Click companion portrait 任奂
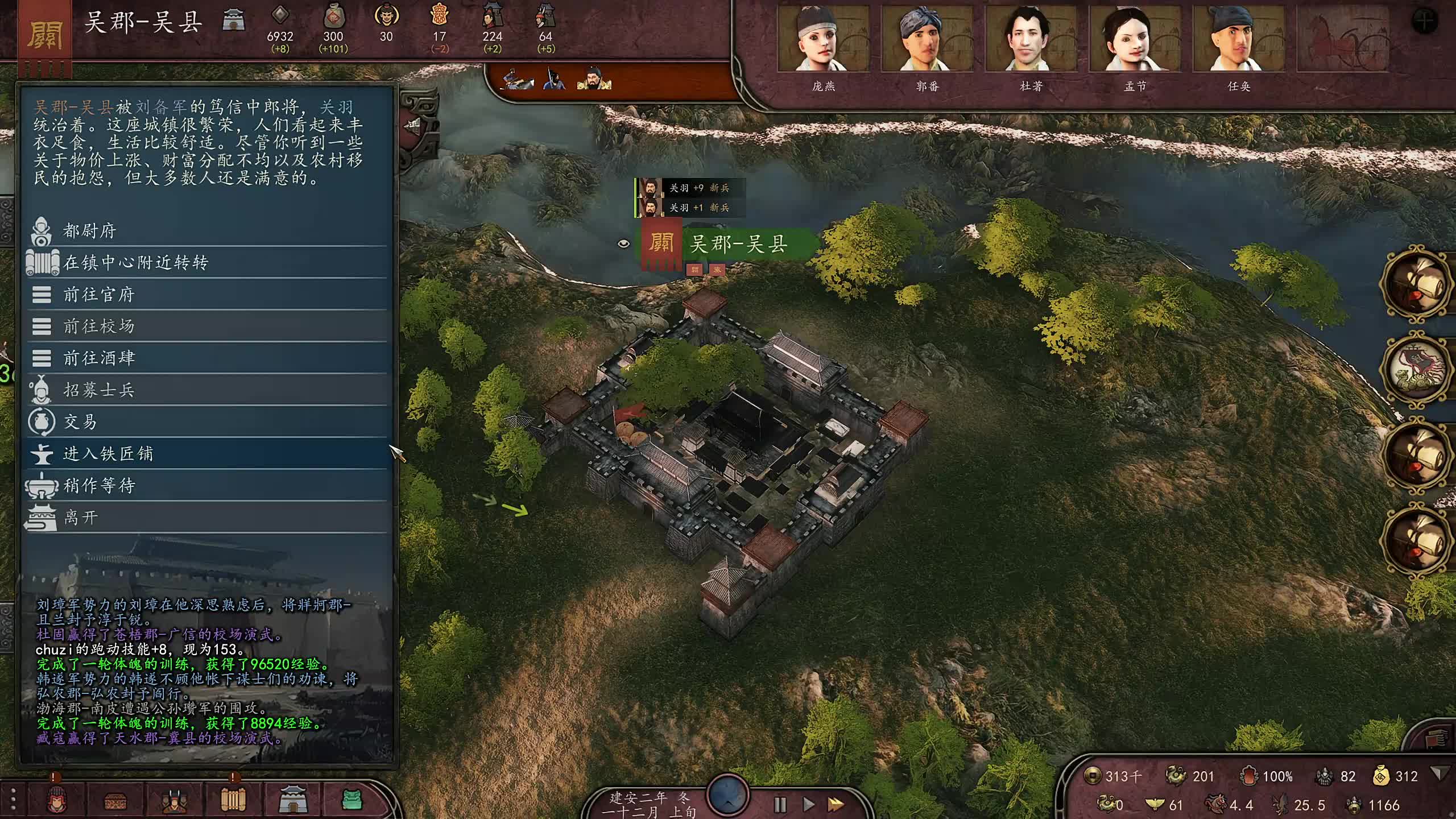The width and height of the screenshot is (1456, 819). pyautogui.click(x=1238, y=40)
